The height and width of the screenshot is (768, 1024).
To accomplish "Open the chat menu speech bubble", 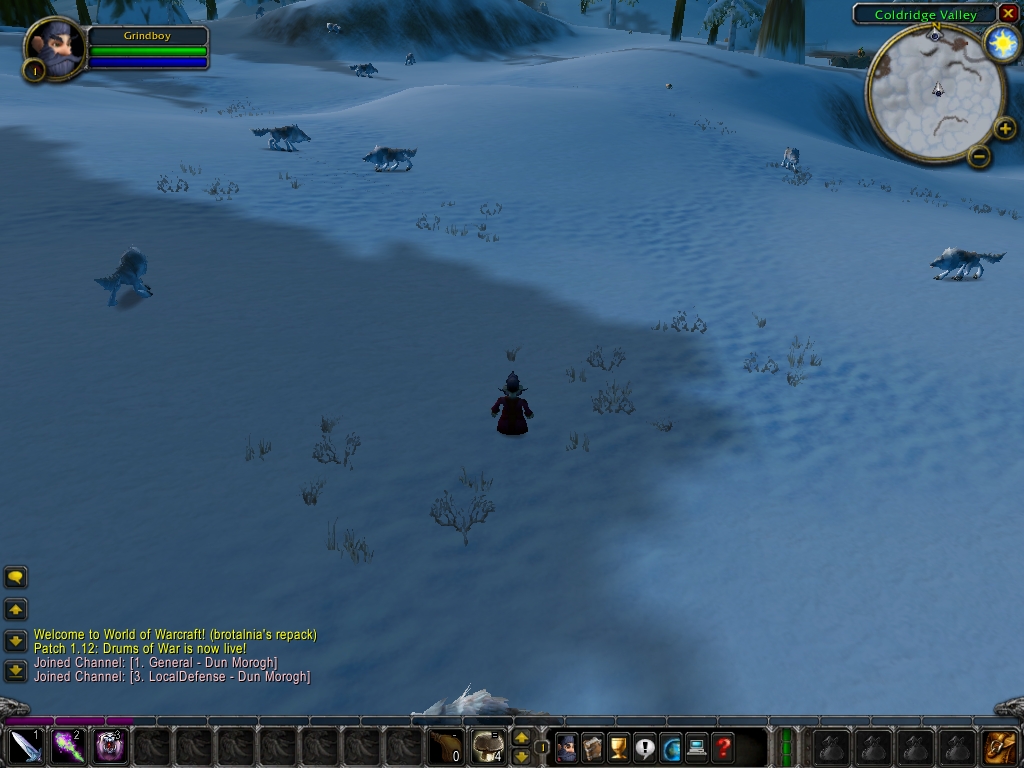I will coord(16,577).
